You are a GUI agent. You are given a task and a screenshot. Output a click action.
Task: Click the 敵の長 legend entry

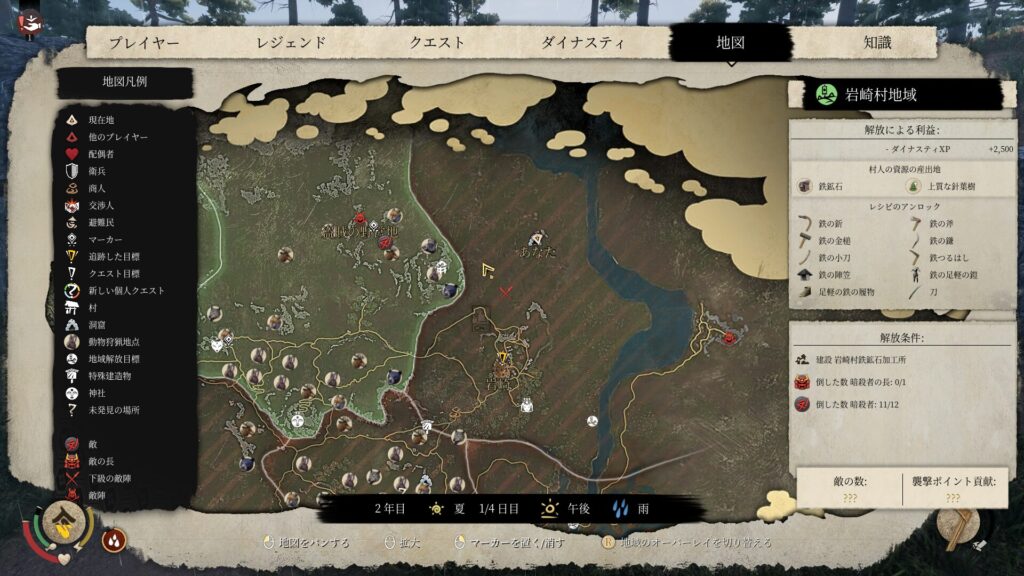[102, 461]
